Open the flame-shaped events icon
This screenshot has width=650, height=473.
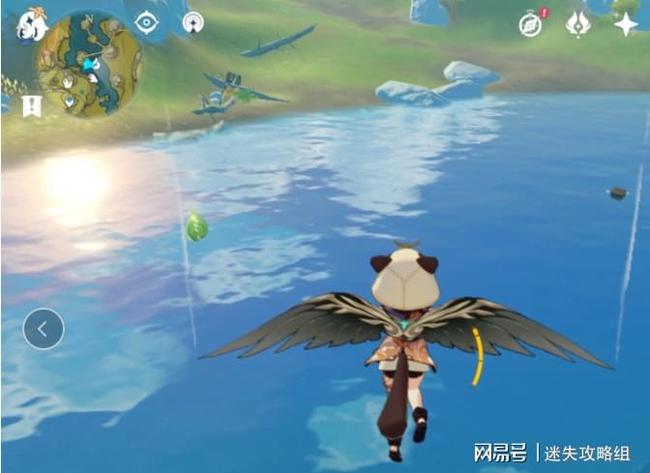[x=578, y=24]
